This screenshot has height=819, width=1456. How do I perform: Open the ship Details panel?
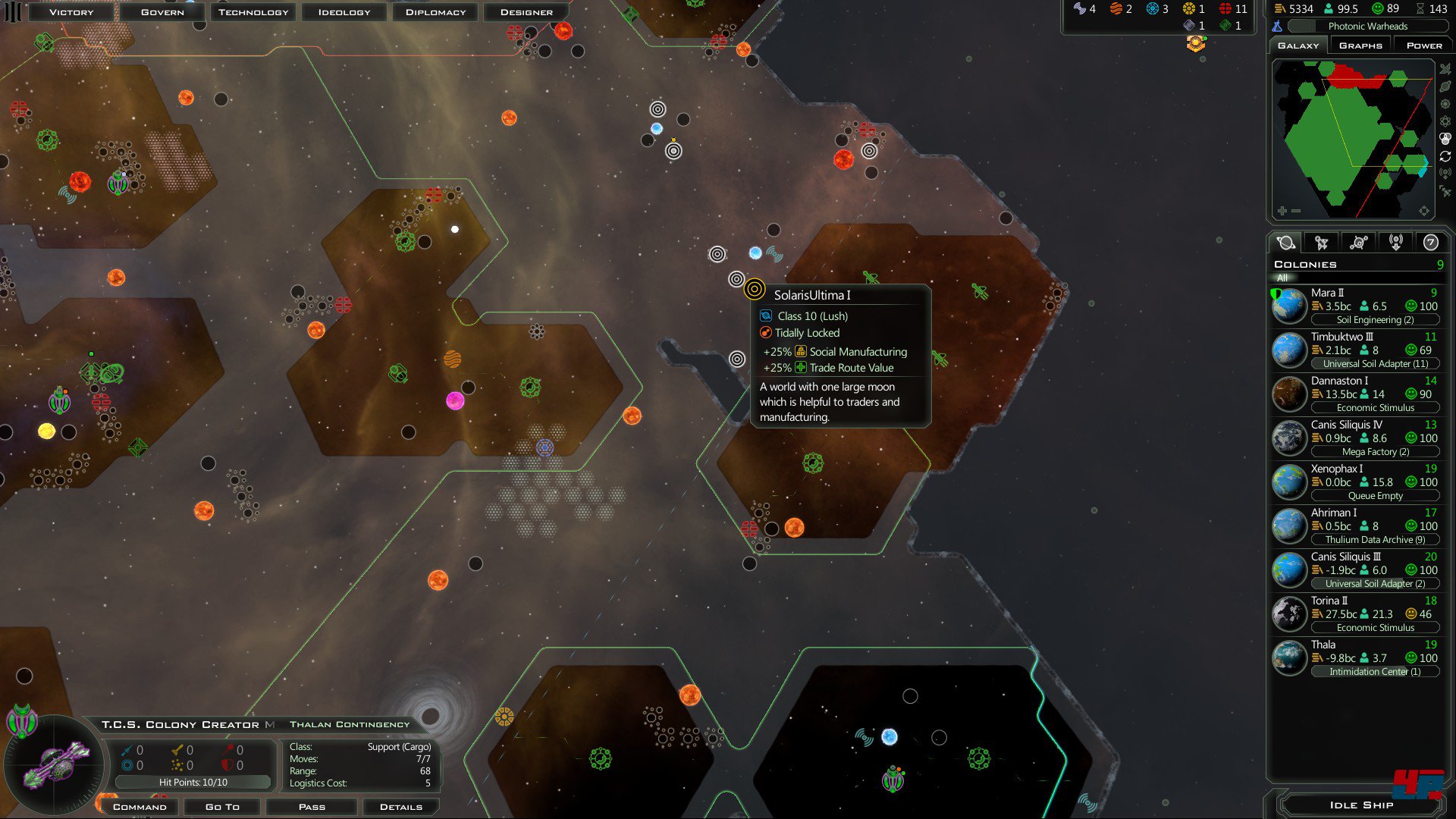(x=401, y=807)
